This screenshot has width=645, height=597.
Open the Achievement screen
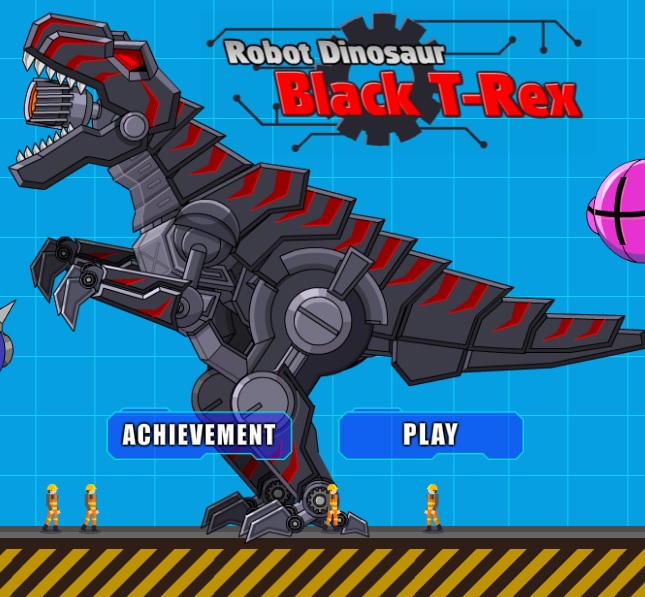[x=199, y=434]
